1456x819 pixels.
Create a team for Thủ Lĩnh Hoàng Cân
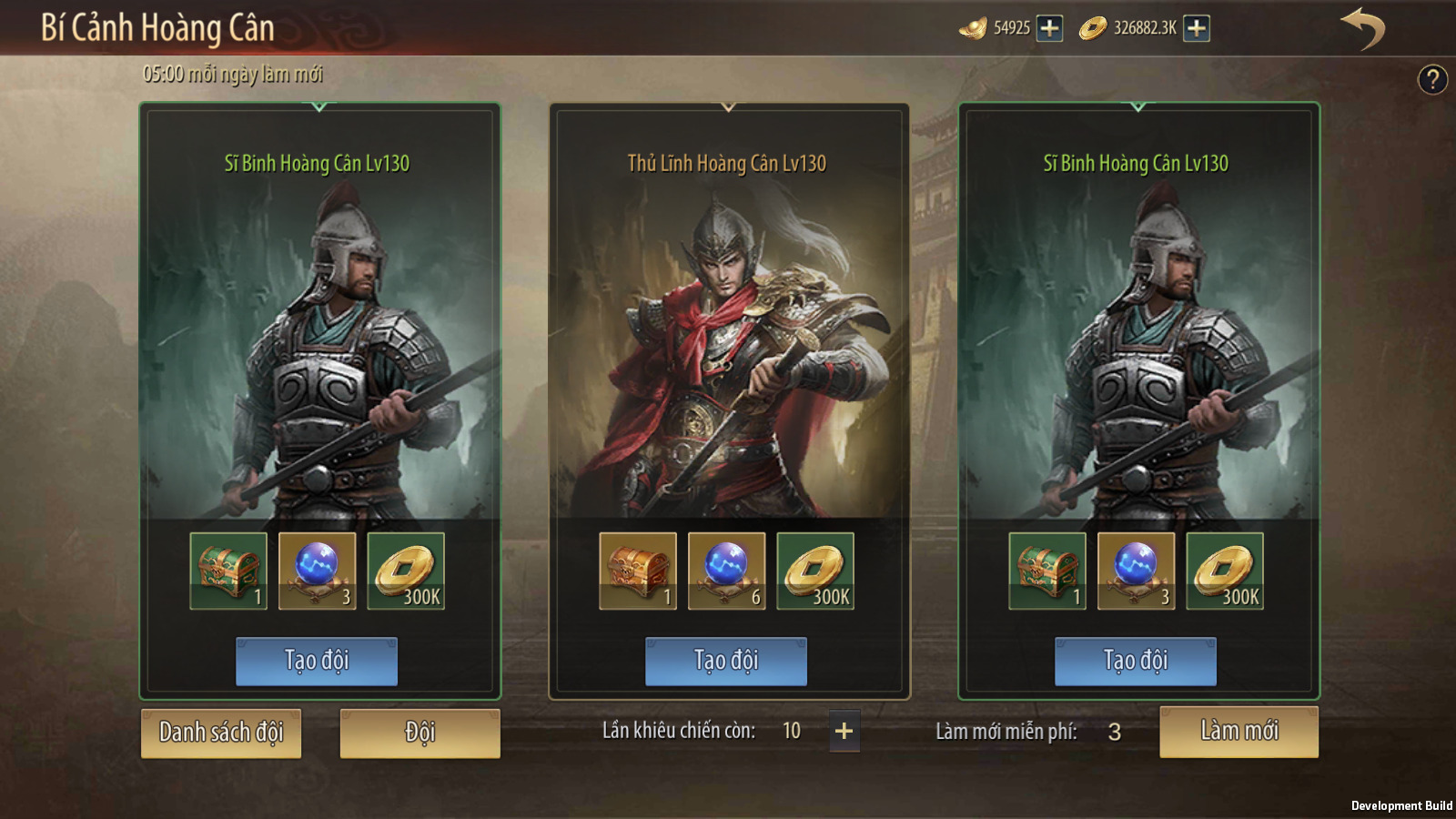click(x=725, y=661)
